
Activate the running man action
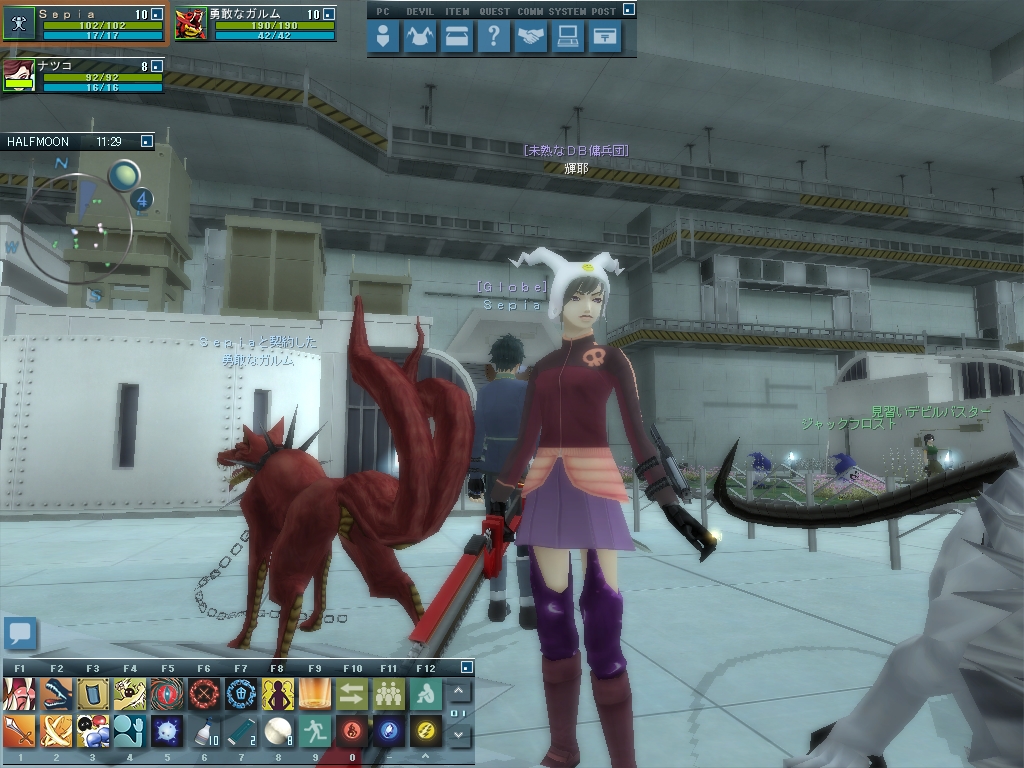pyautogui.click(x=315, y=732)
